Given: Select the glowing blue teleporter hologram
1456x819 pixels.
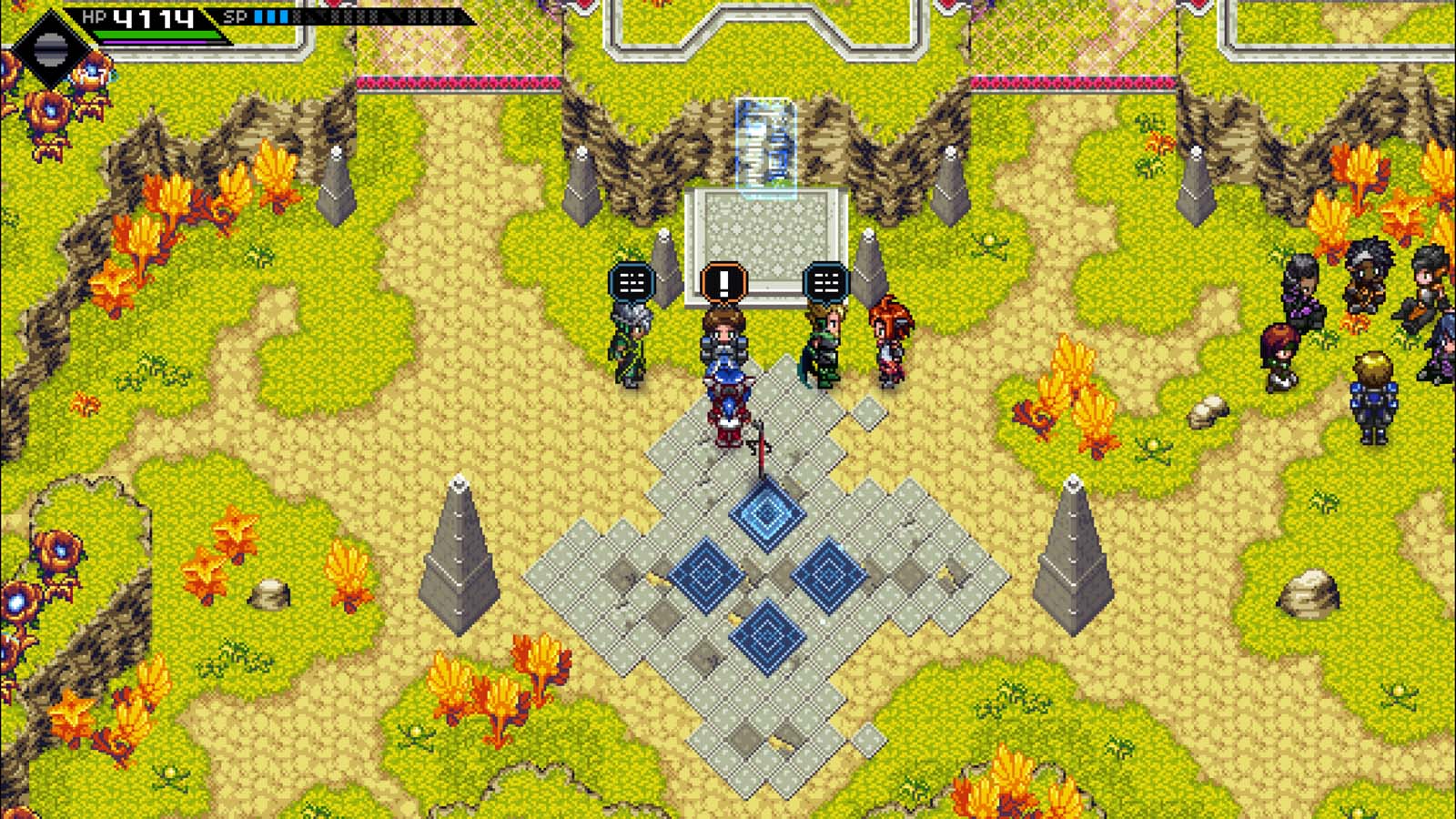Looking at the screenshot, I should 764,146.
